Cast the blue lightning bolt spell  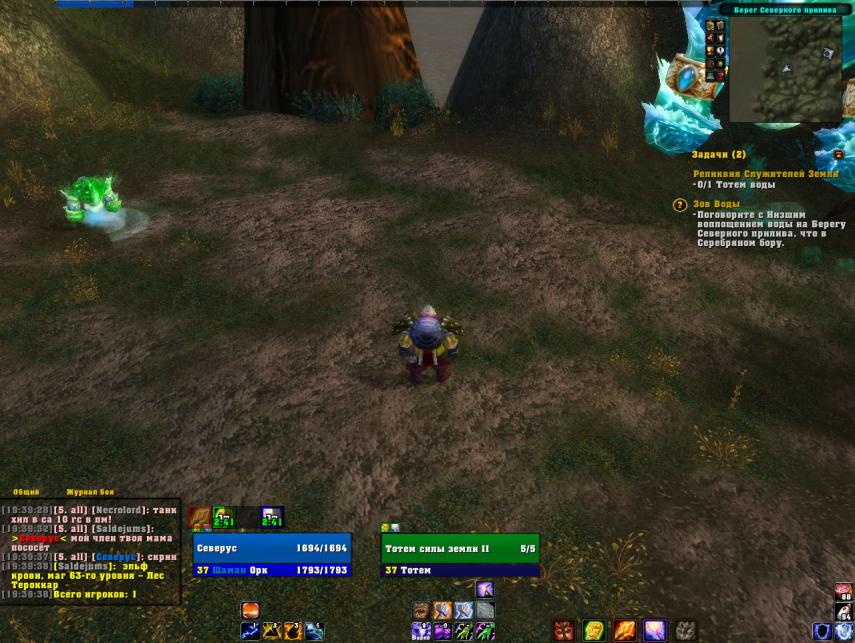pyautogui.click(x=250, y=631)
